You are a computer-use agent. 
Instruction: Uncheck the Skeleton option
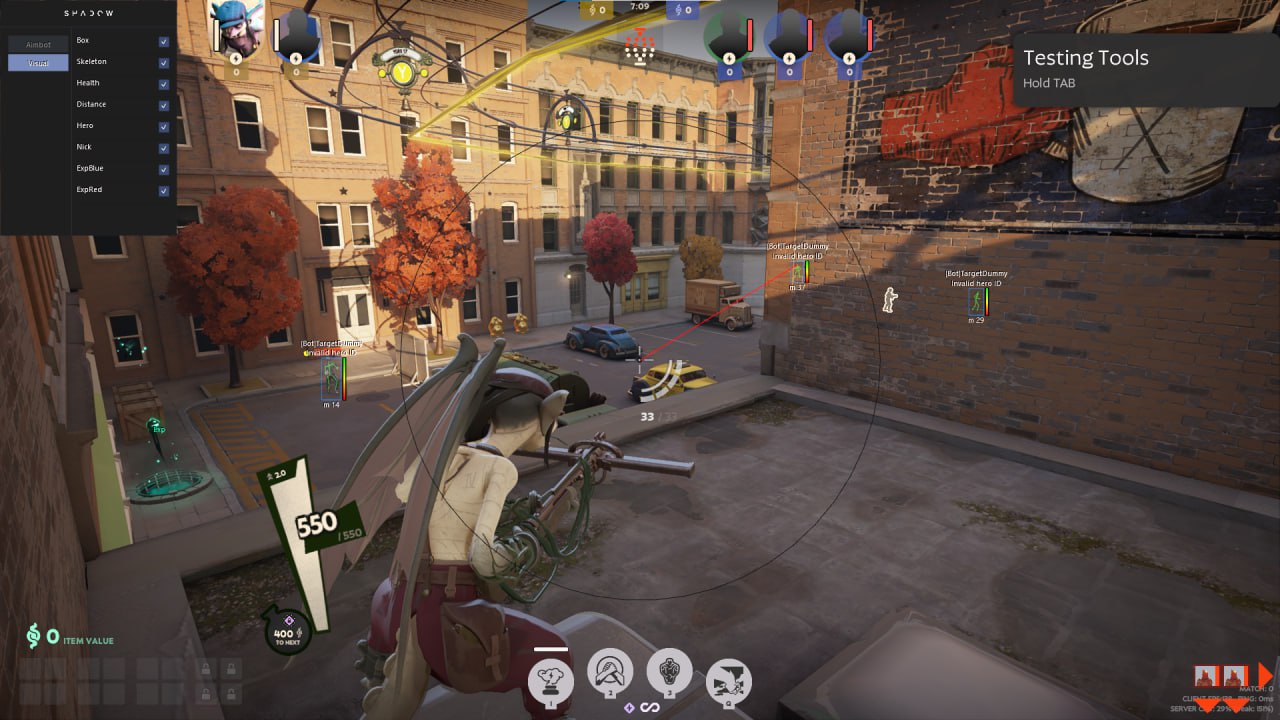pyautogui.click(x=163, y=62)
